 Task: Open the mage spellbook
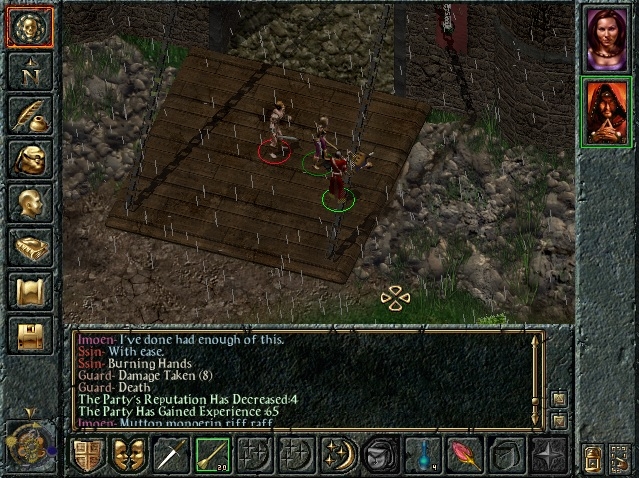pyautogui.click(x=29, y=247)
